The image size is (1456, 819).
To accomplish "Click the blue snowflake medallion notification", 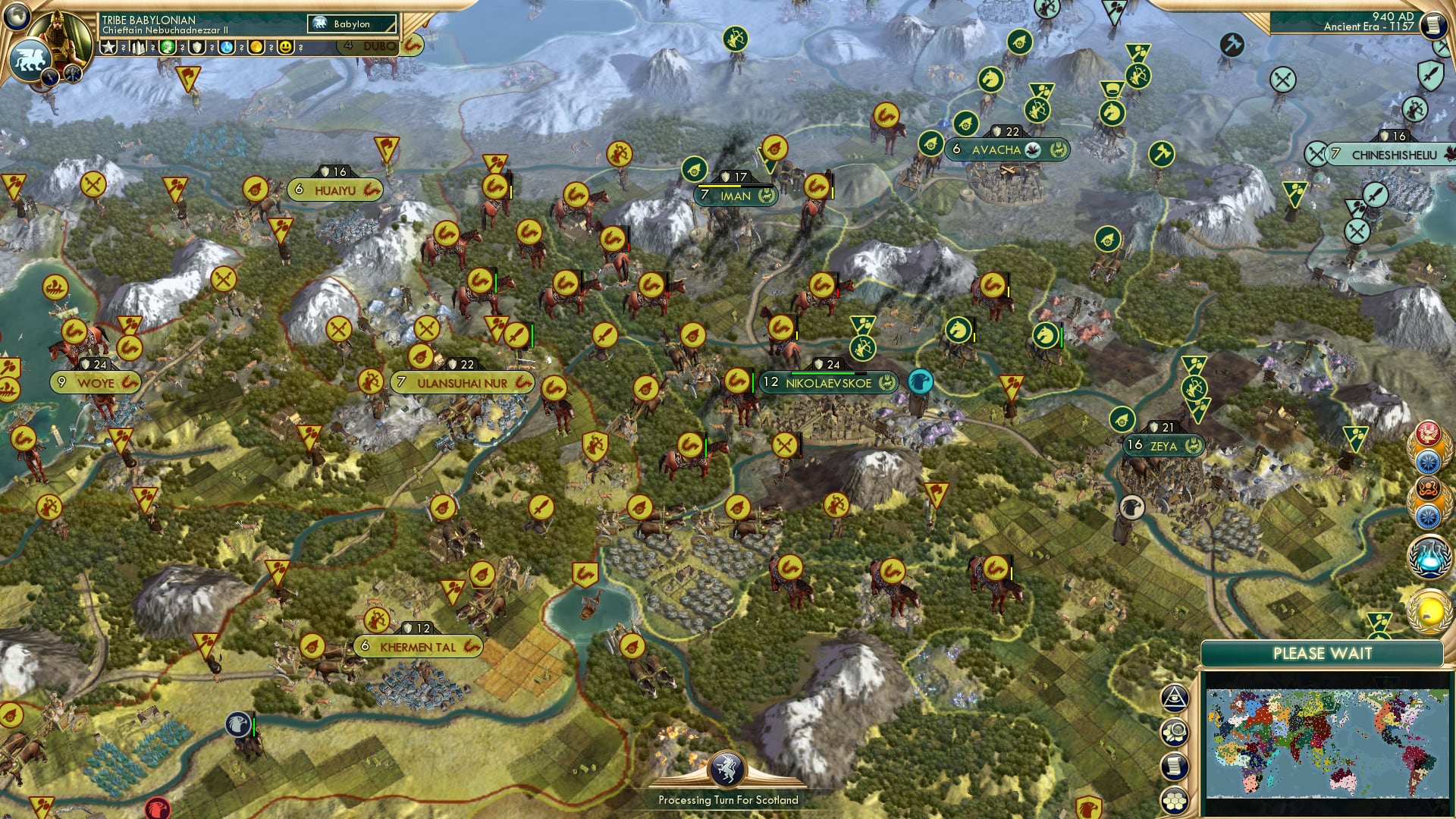I will point(1429,460).
